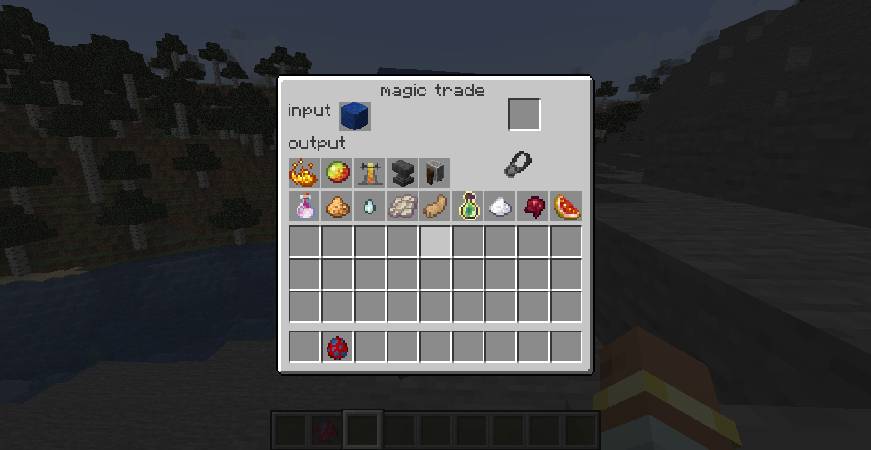Image resolution: width=871 pixels, height=450 pixels.
Task: Select the red nether wart item
Action: (534, 207)
